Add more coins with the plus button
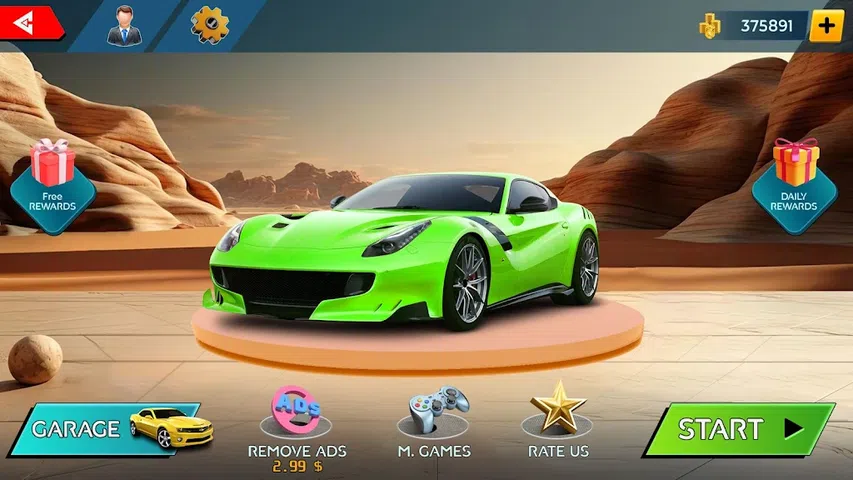 click(x=825, y=26)
